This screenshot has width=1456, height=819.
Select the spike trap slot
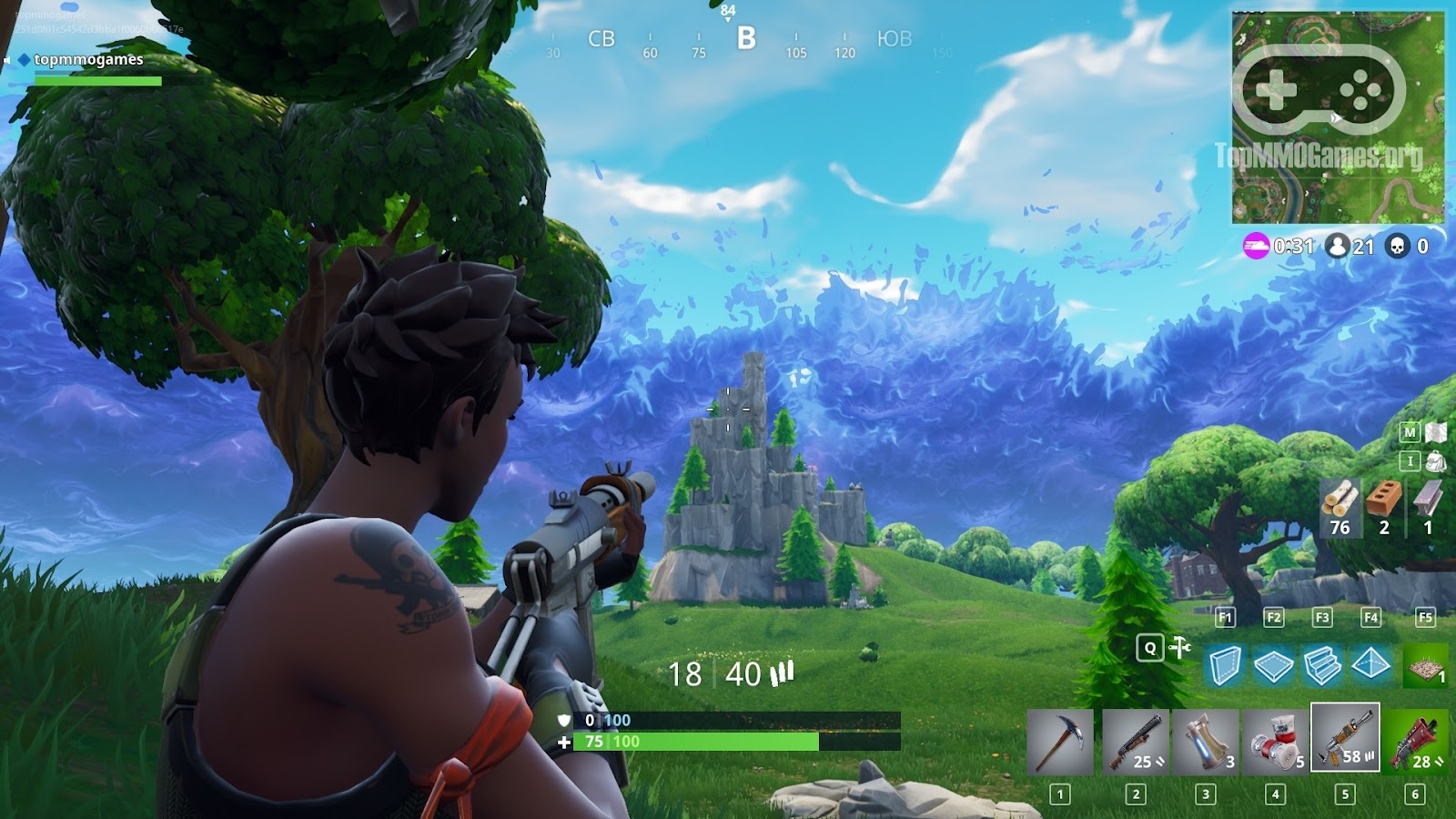point(1424,667)
